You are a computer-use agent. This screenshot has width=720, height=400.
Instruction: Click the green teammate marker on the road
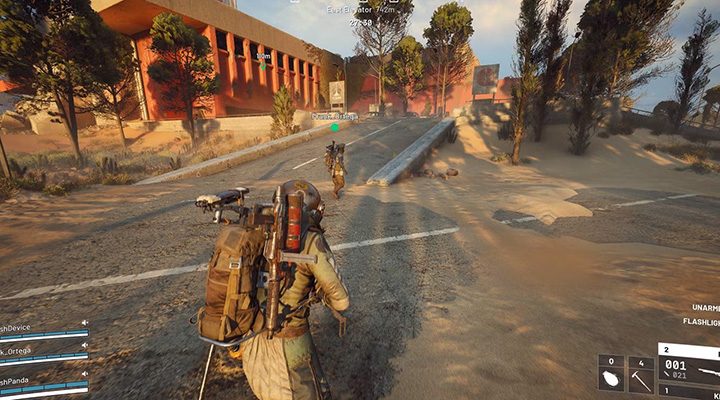click(335, 127)
